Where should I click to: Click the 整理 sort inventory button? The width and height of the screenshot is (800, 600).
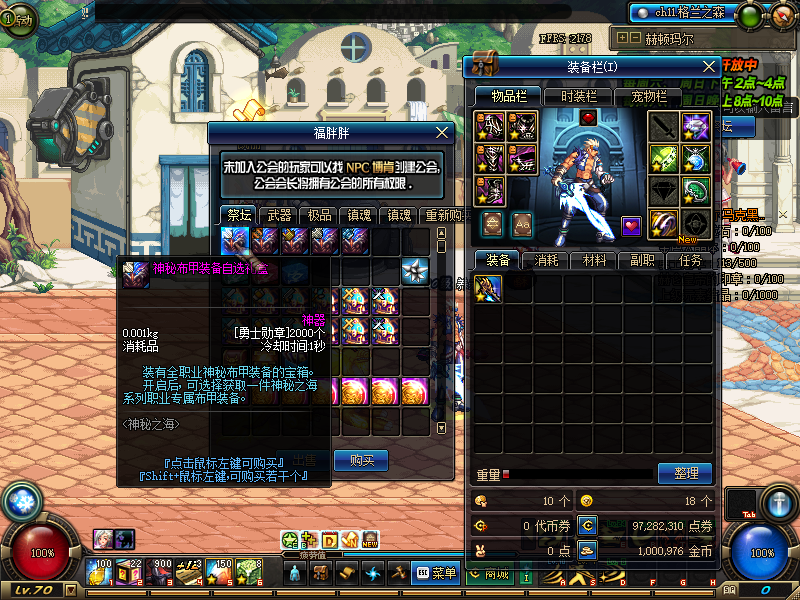[686, 473]
